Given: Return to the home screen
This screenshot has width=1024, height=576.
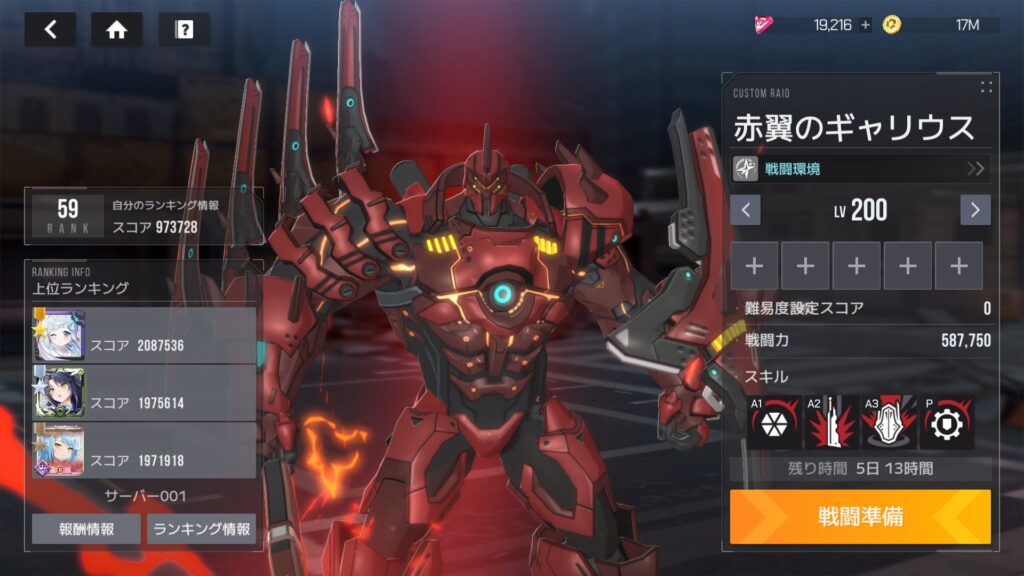Looking at the screenshot, I should coord(117,29).
